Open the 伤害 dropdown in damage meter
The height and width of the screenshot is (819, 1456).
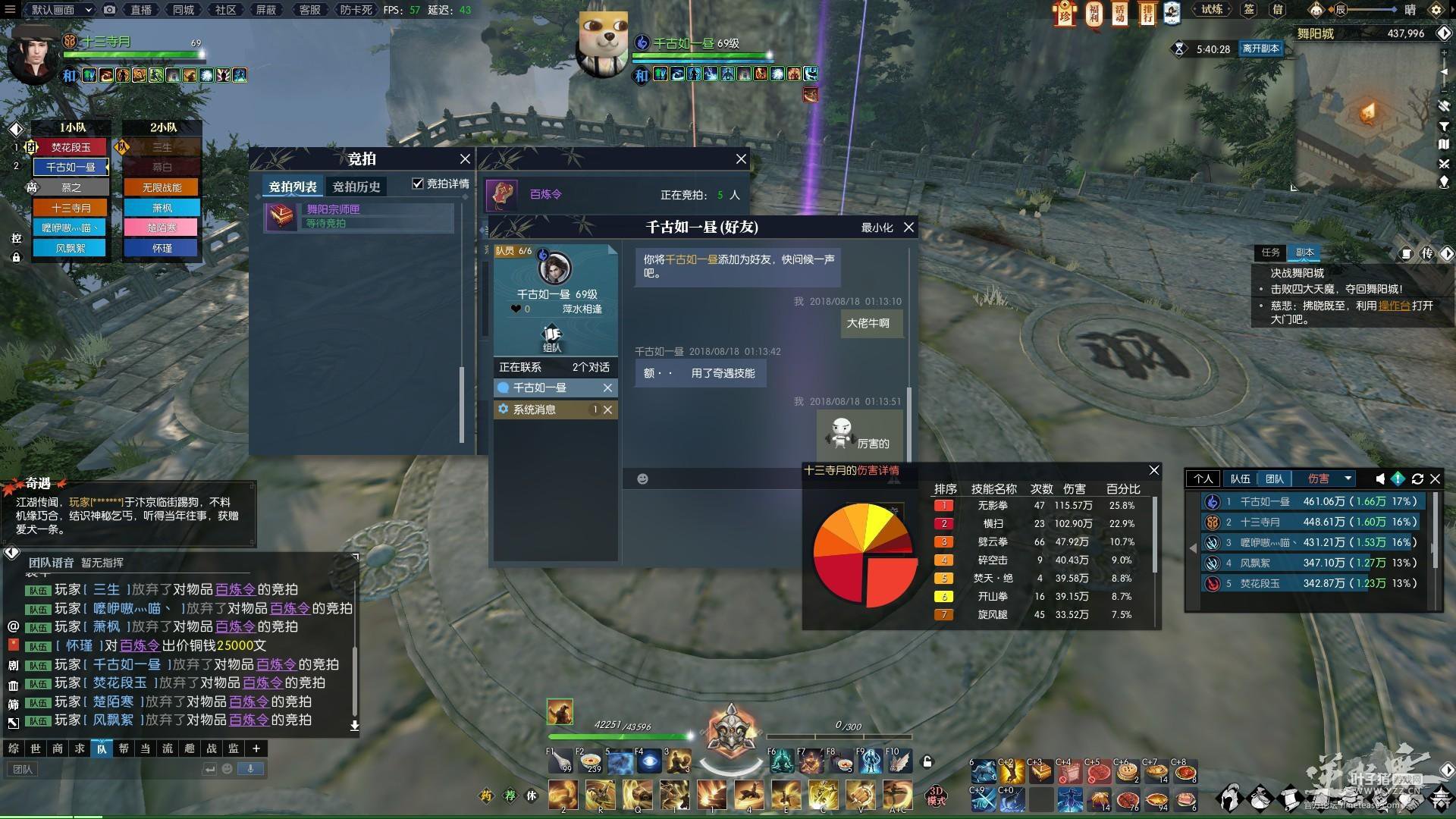[1348, 479]
